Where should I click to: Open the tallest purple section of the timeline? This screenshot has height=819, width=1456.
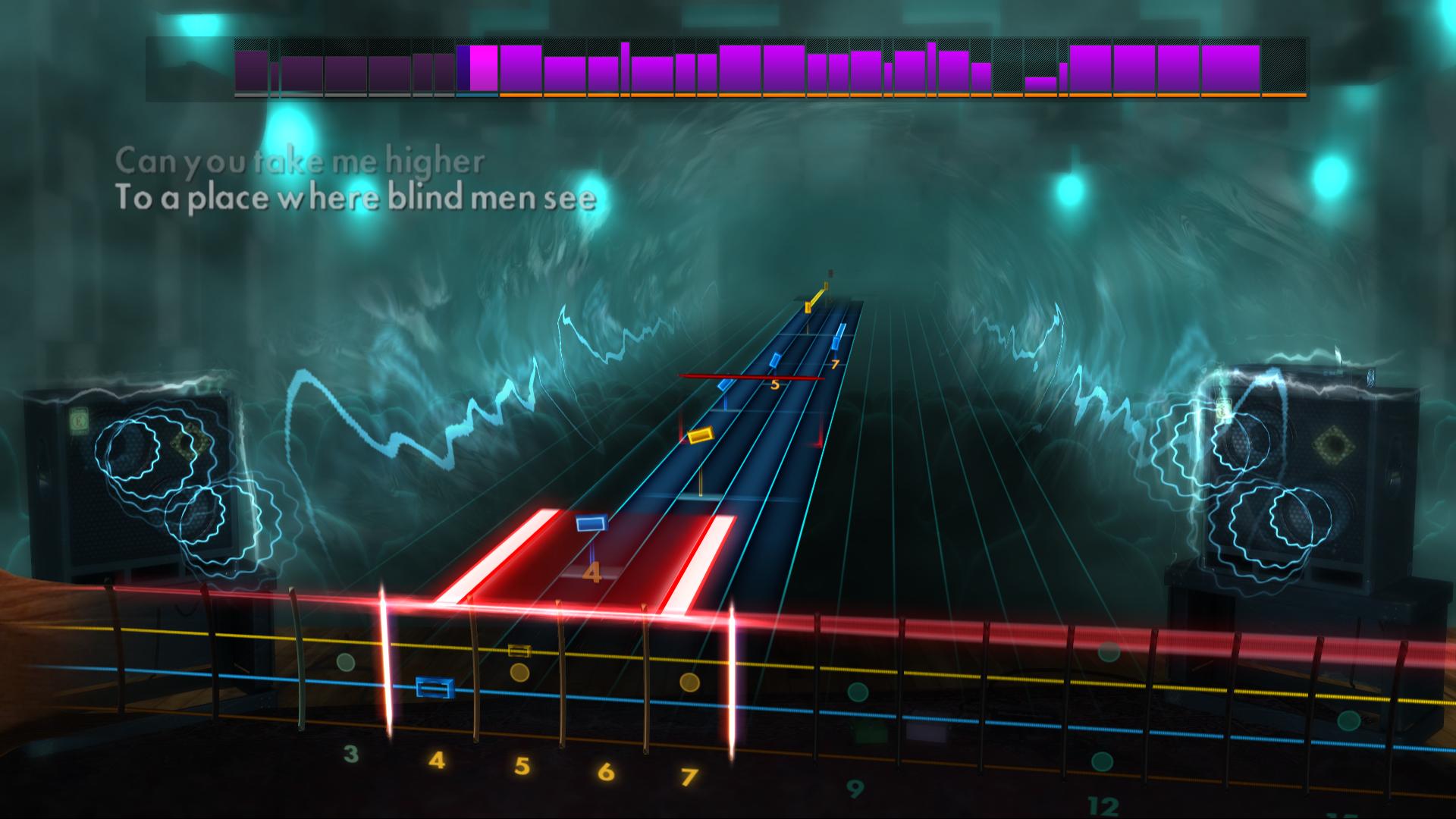[x=626, y=68]
